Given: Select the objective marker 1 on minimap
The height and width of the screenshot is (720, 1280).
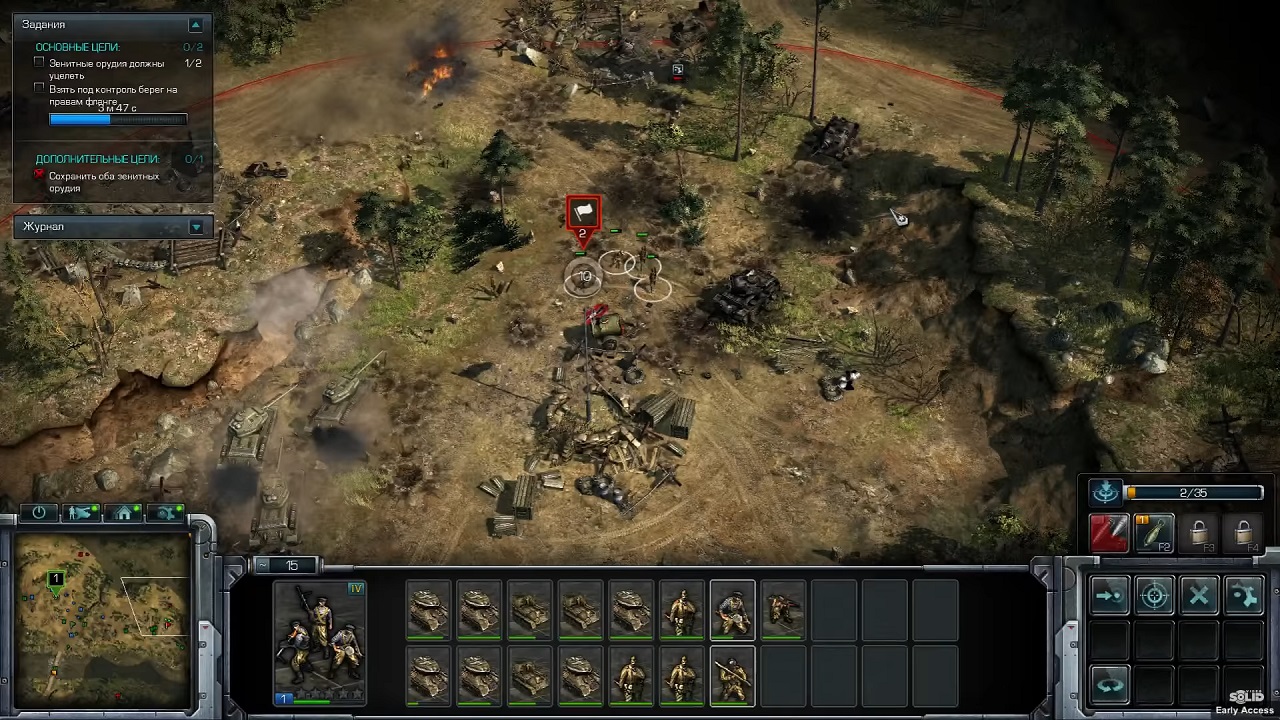Looking at the screenshot, I should (56, 580).
